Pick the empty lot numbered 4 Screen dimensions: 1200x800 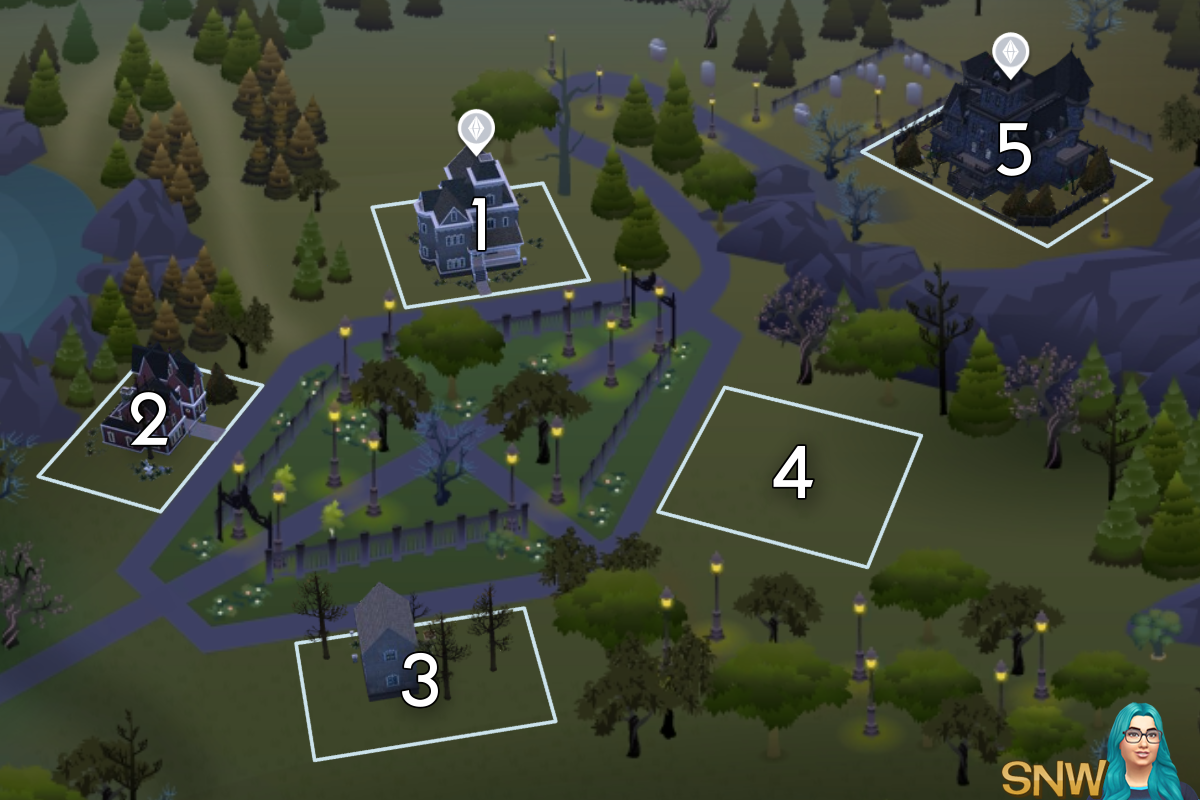tap(790, 475)
